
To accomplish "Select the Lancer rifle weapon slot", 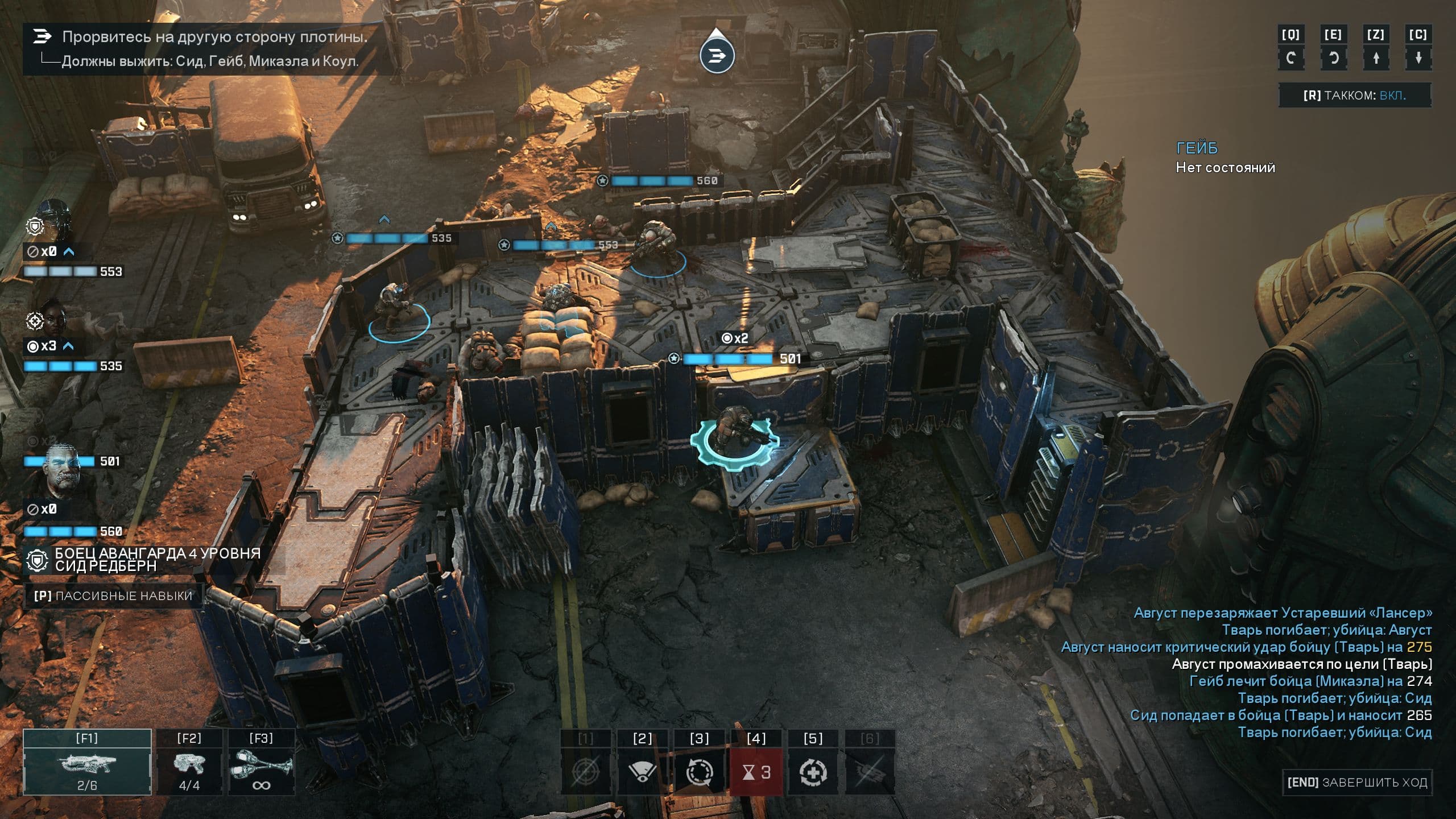I will [87, 762].
